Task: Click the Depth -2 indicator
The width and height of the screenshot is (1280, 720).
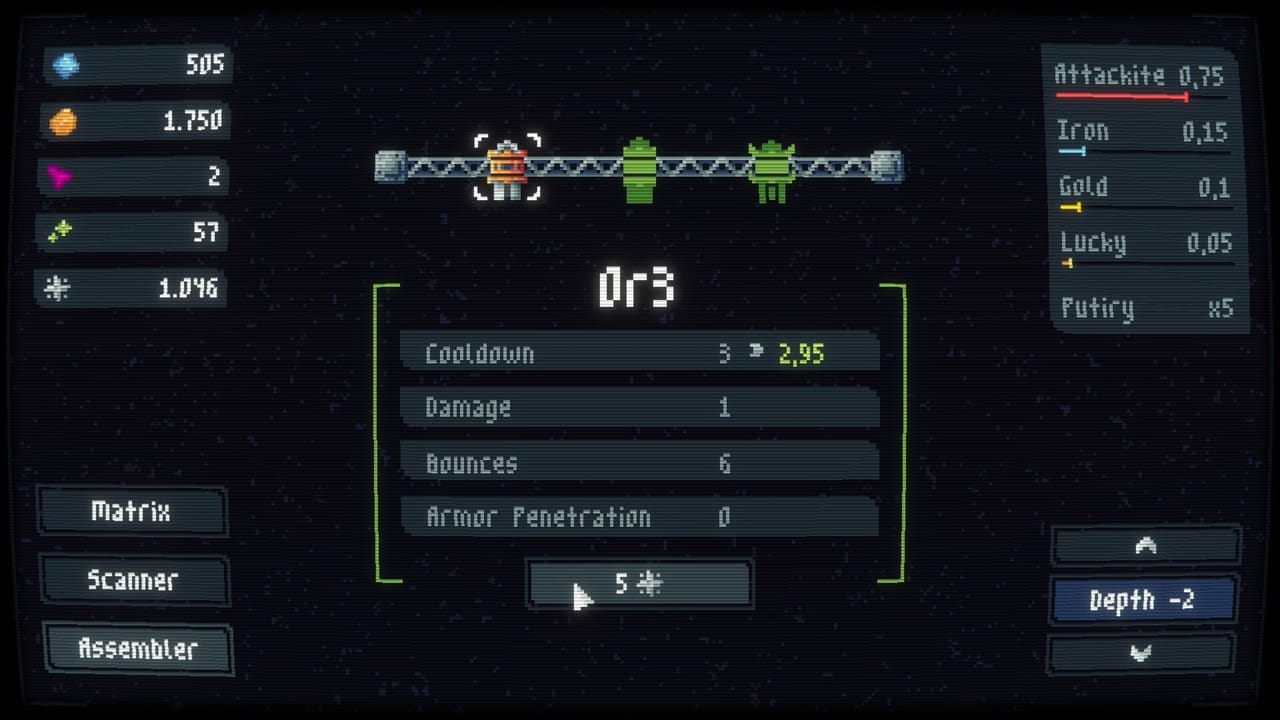Action: tap(1143, 600)
